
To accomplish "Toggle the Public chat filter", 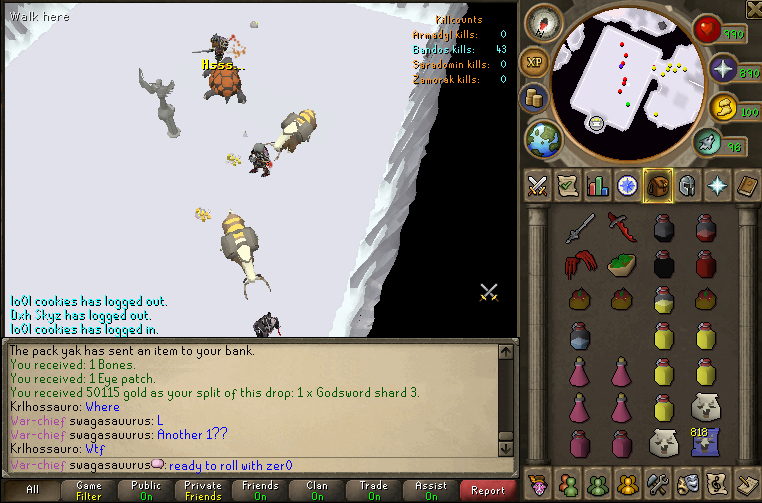I will [146, 490].
